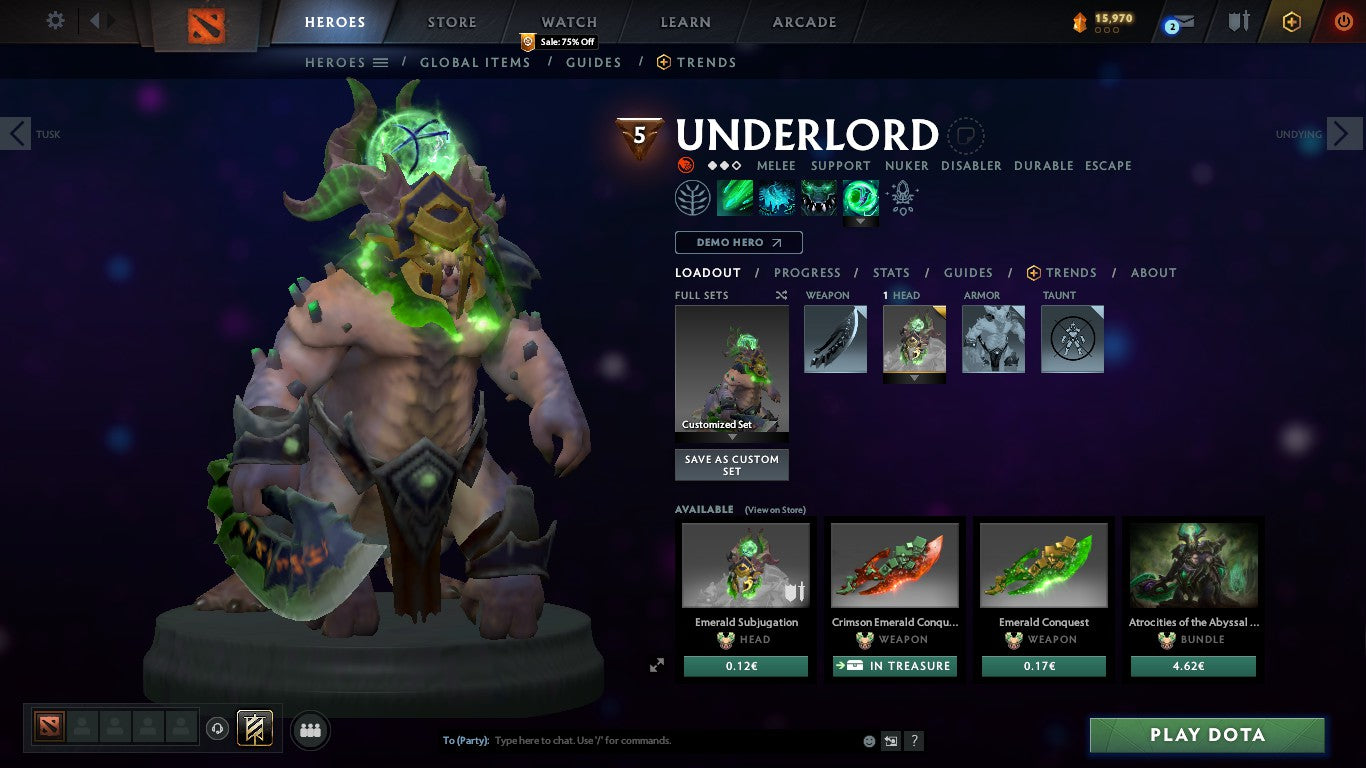Screen dimensions: 1366x768
Task: Click the Dota Plus hexagon icon
Action: 1293,22
